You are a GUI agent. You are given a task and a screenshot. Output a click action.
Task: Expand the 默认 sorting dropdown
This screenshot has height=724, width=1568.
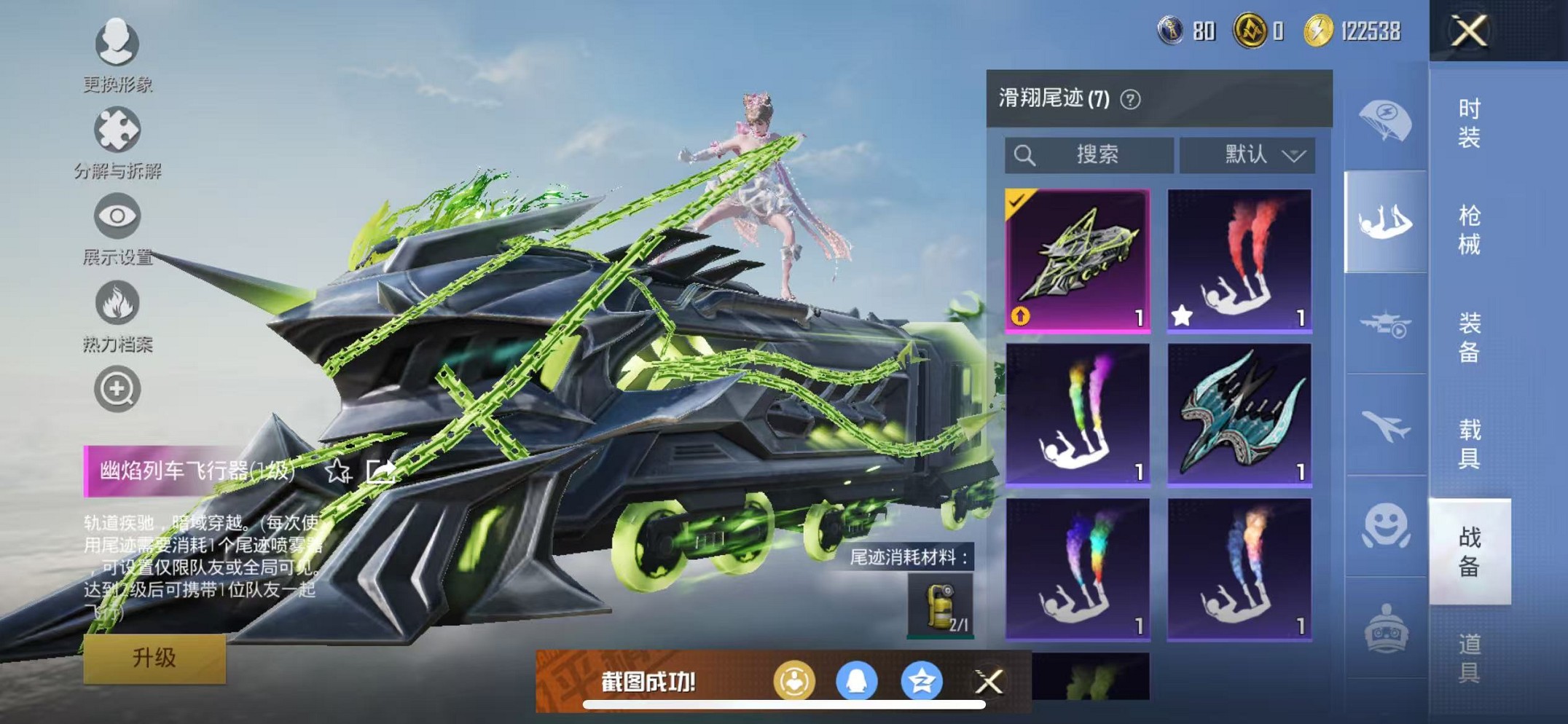coord(1247,154)
